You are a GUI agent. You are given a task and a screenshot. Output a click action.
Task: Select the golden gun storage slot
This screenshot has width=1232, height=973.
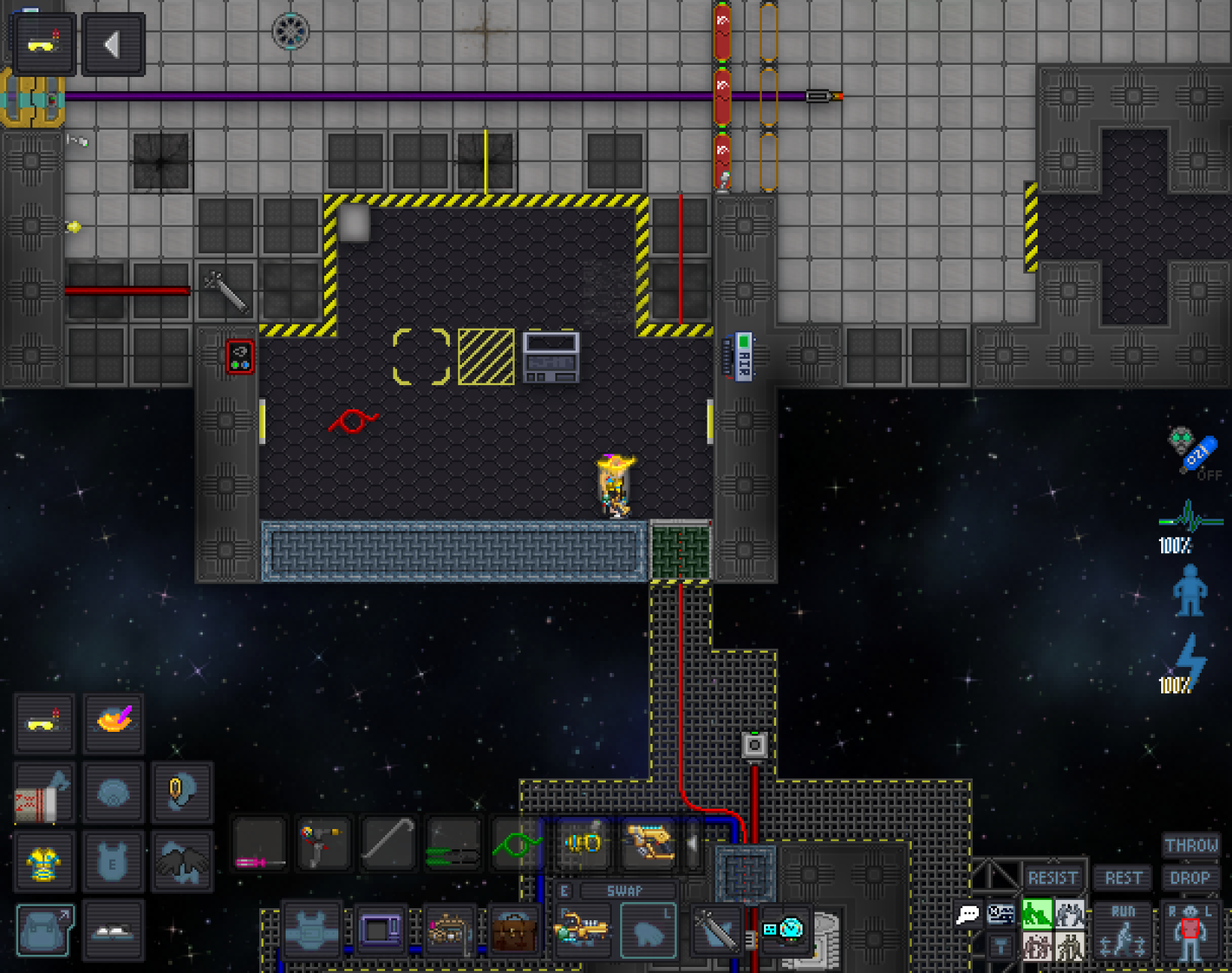click(x=648, y=844)
